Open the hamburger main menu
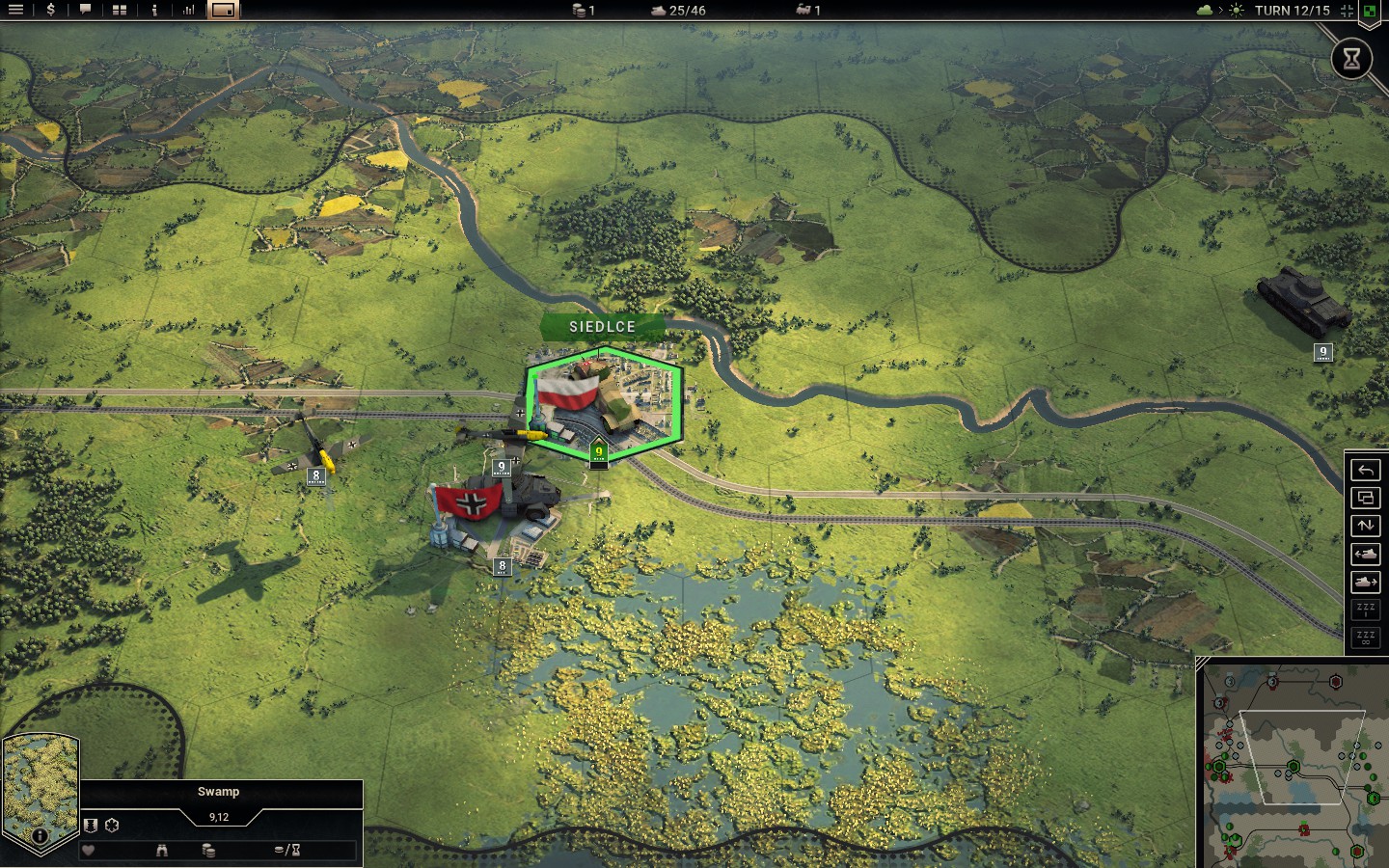The width and height of the screenshot is (1389, 868). [x=15, y=10]
